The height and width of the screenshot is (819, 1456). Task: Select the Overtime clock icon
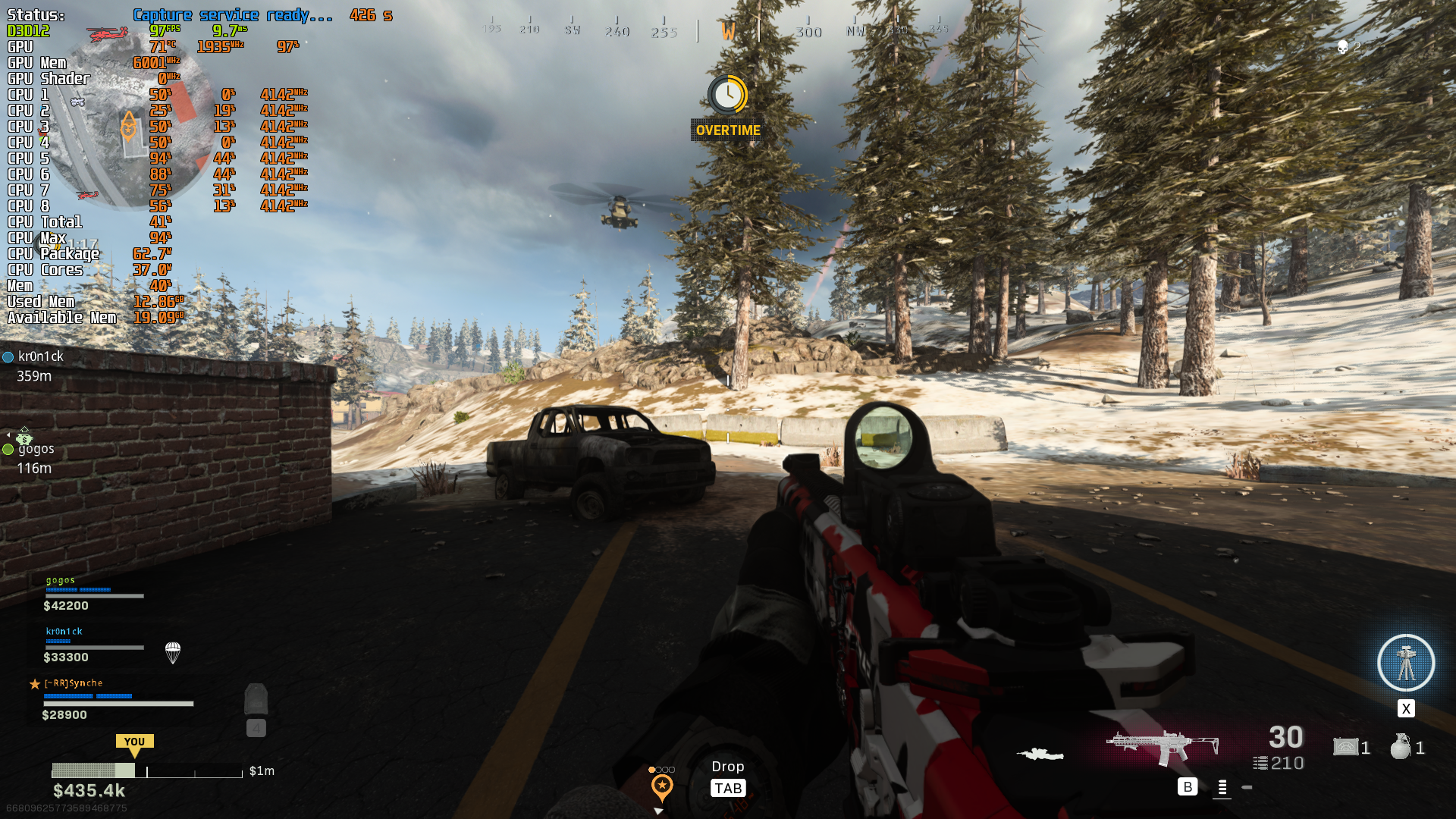pos(728,95)
